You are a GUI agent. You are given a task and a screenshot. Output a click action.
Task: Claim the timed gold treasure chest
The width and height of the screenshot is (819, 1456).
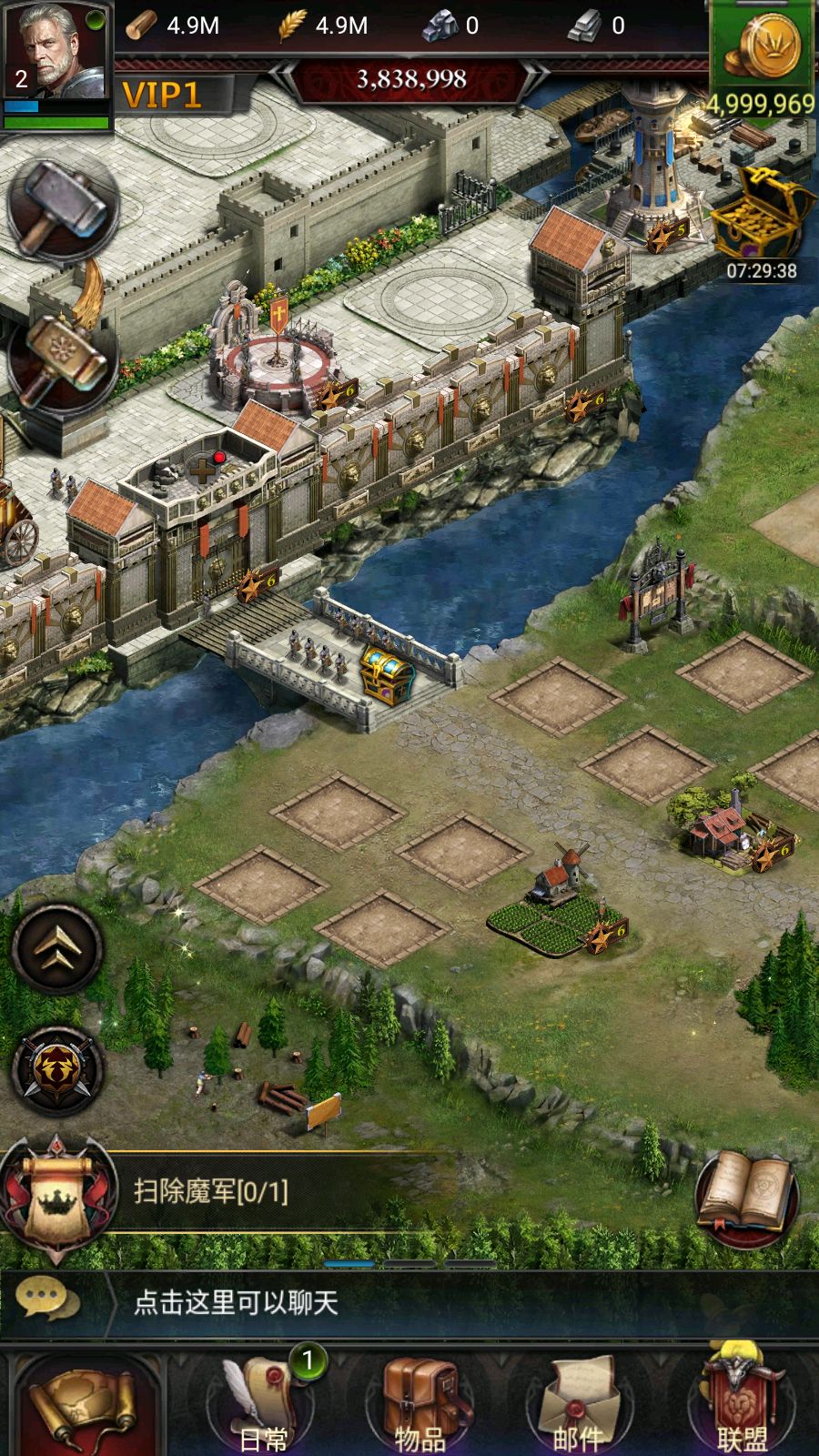click(x=761, y=218)
